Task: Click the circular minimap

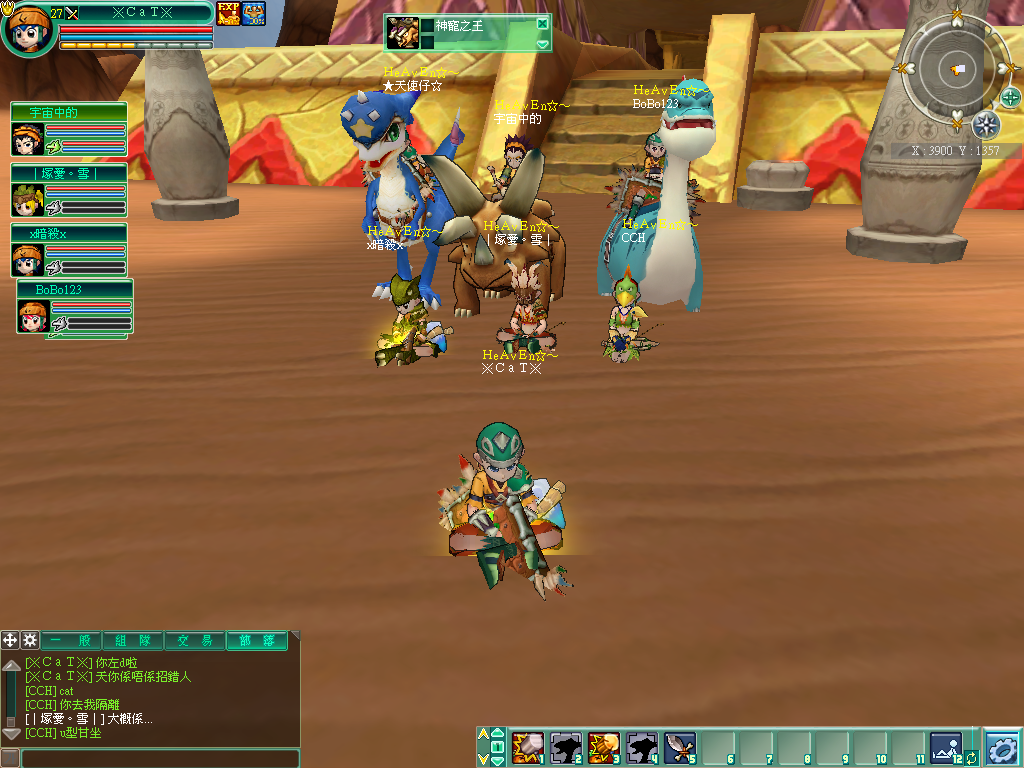Action: (x=956, y=68)
